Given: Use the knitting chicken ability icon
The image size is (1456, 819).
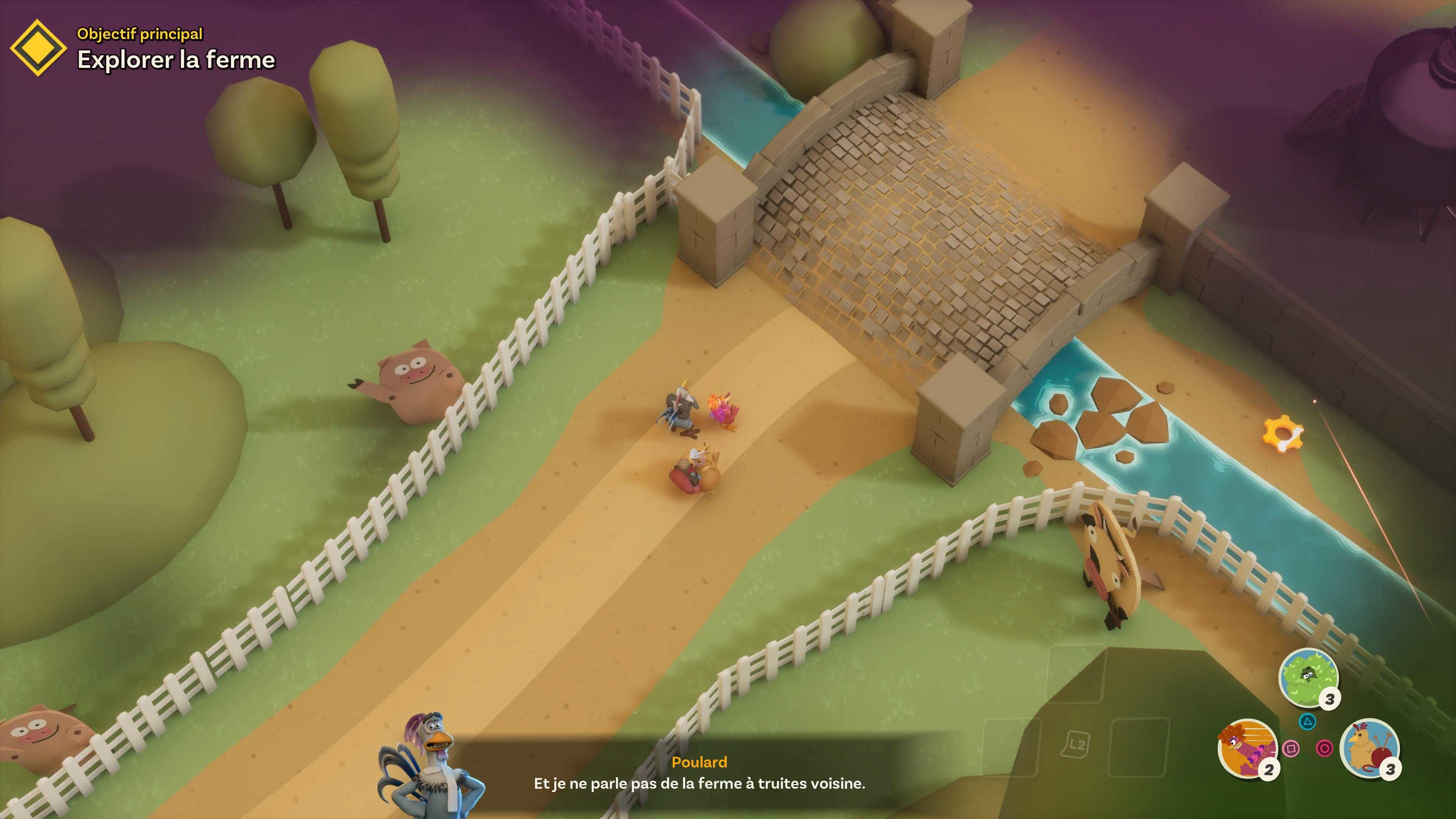Looking at the screenshot, I should click(1369, 747).
